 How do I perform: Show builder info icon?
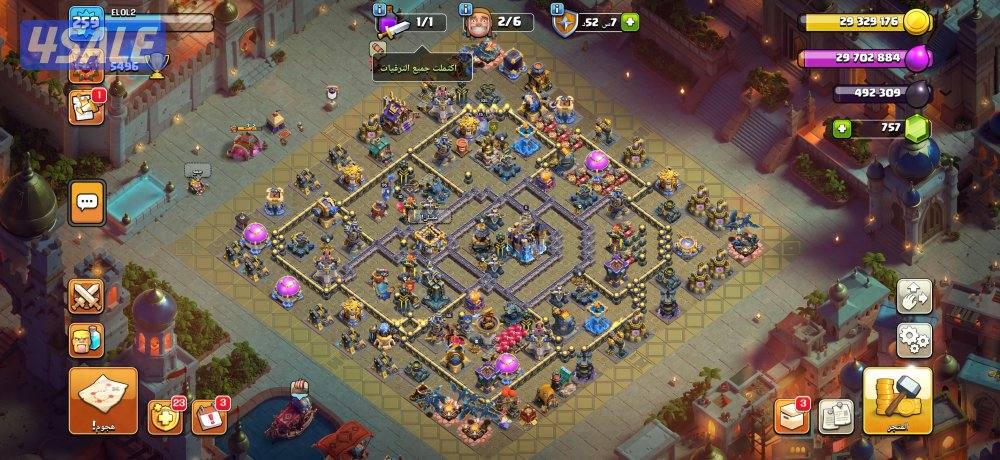467,9
